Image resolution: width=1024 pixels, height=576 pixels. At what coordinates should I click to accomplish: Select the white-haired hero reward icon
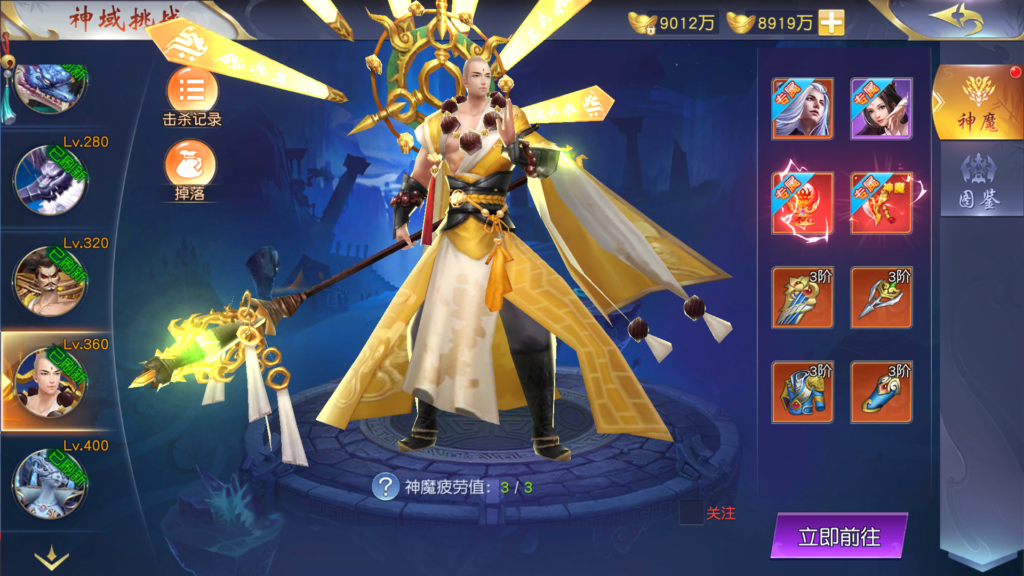tap(802, 108)
